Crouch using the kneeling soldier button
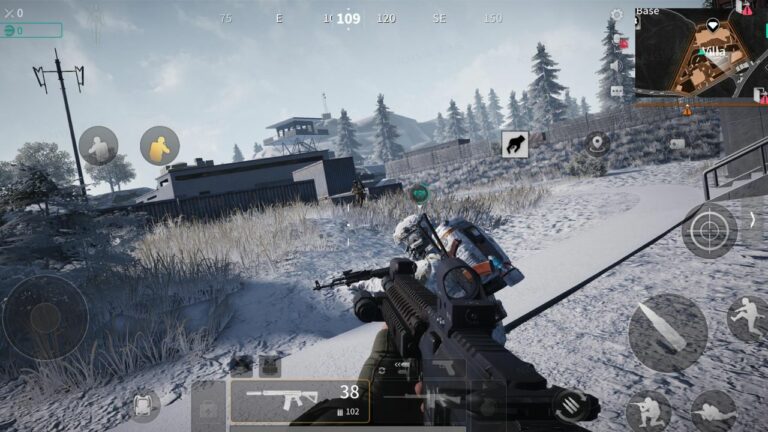 (647, 410)
